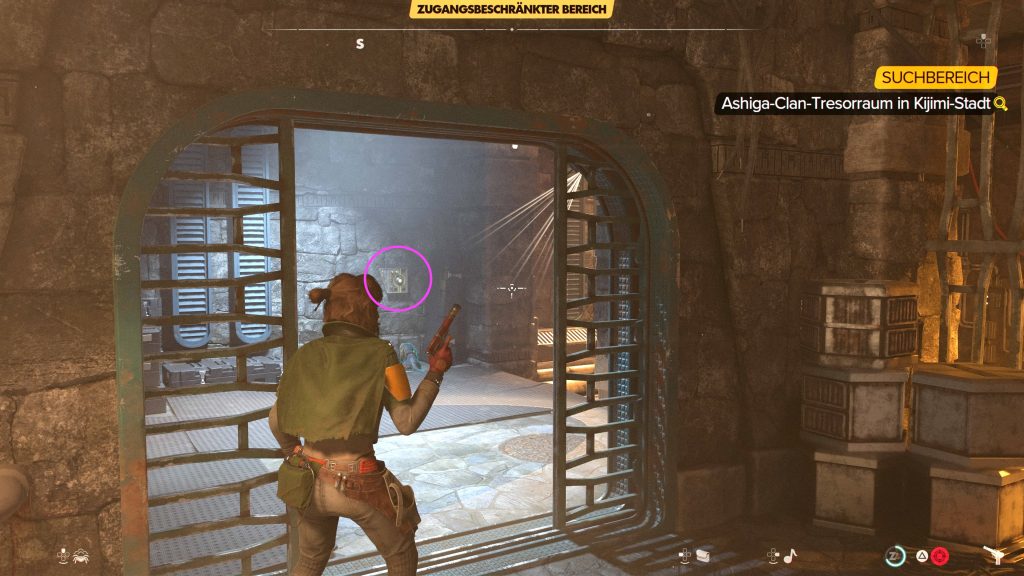This screenshot has height=576, width=1024.
Task: Use the white medkit item icon
Action: [x=702, y=555]
